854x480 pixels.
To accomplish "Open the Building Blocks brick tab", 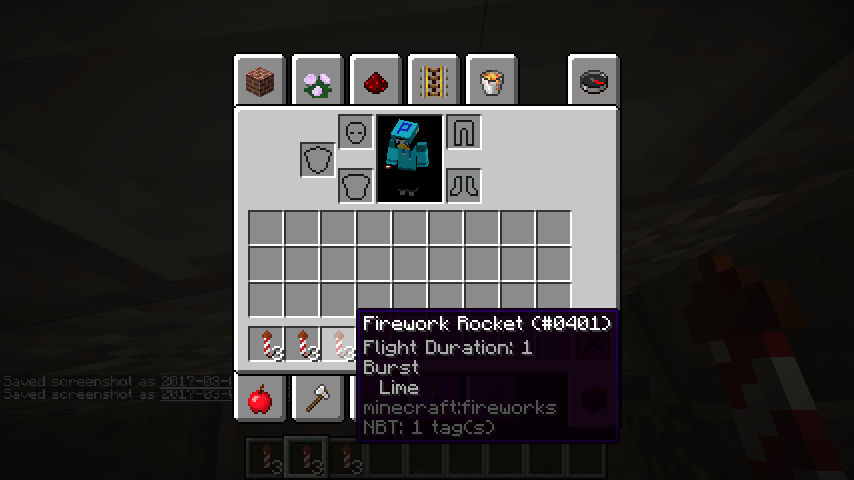I will click(260, 81).
